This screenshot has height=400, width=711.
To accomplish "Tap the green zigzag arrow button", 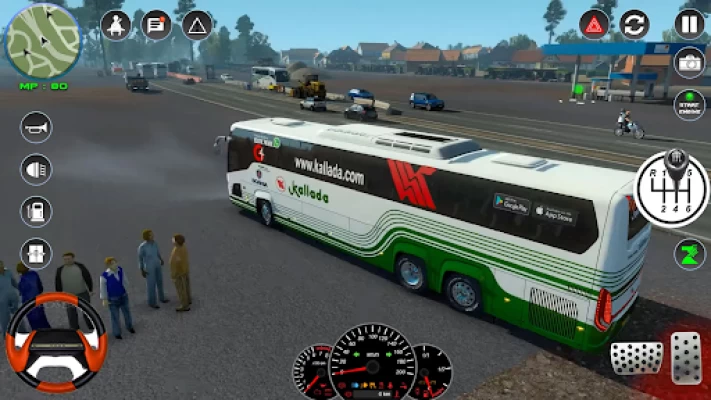I will [689, 253].
